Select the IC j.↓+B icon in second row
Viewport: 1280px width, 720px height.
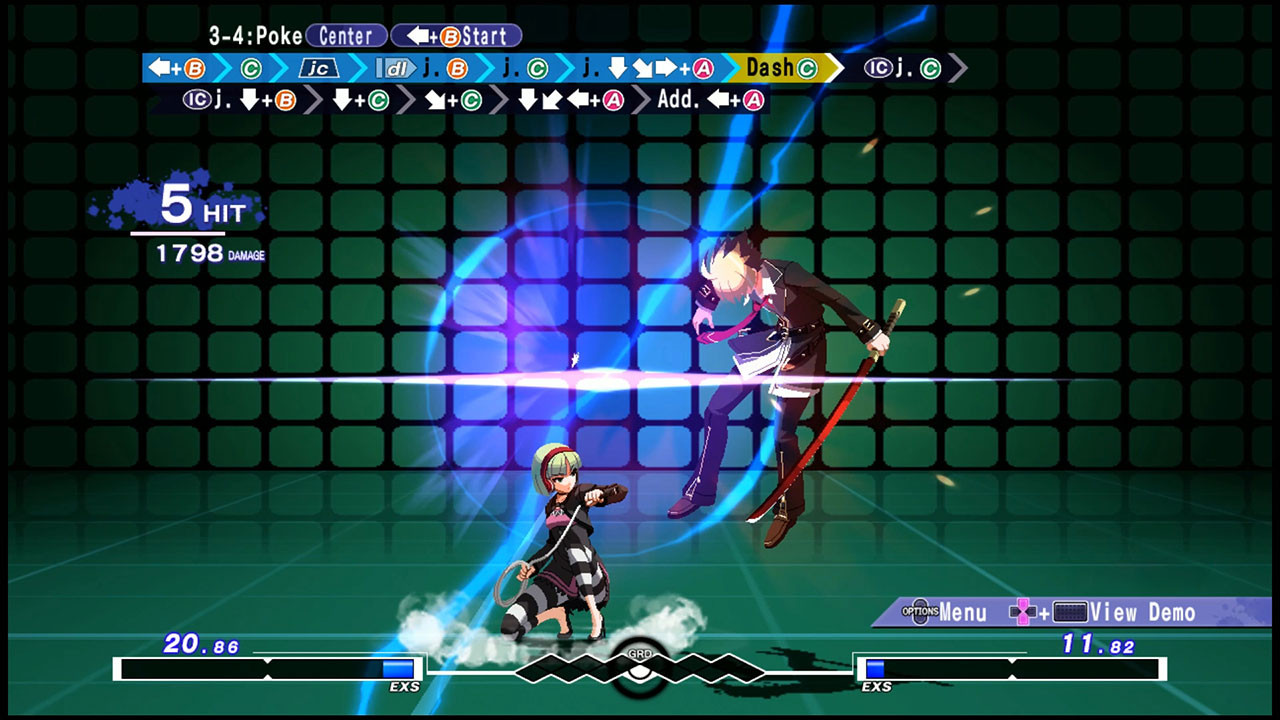[238, 101]
